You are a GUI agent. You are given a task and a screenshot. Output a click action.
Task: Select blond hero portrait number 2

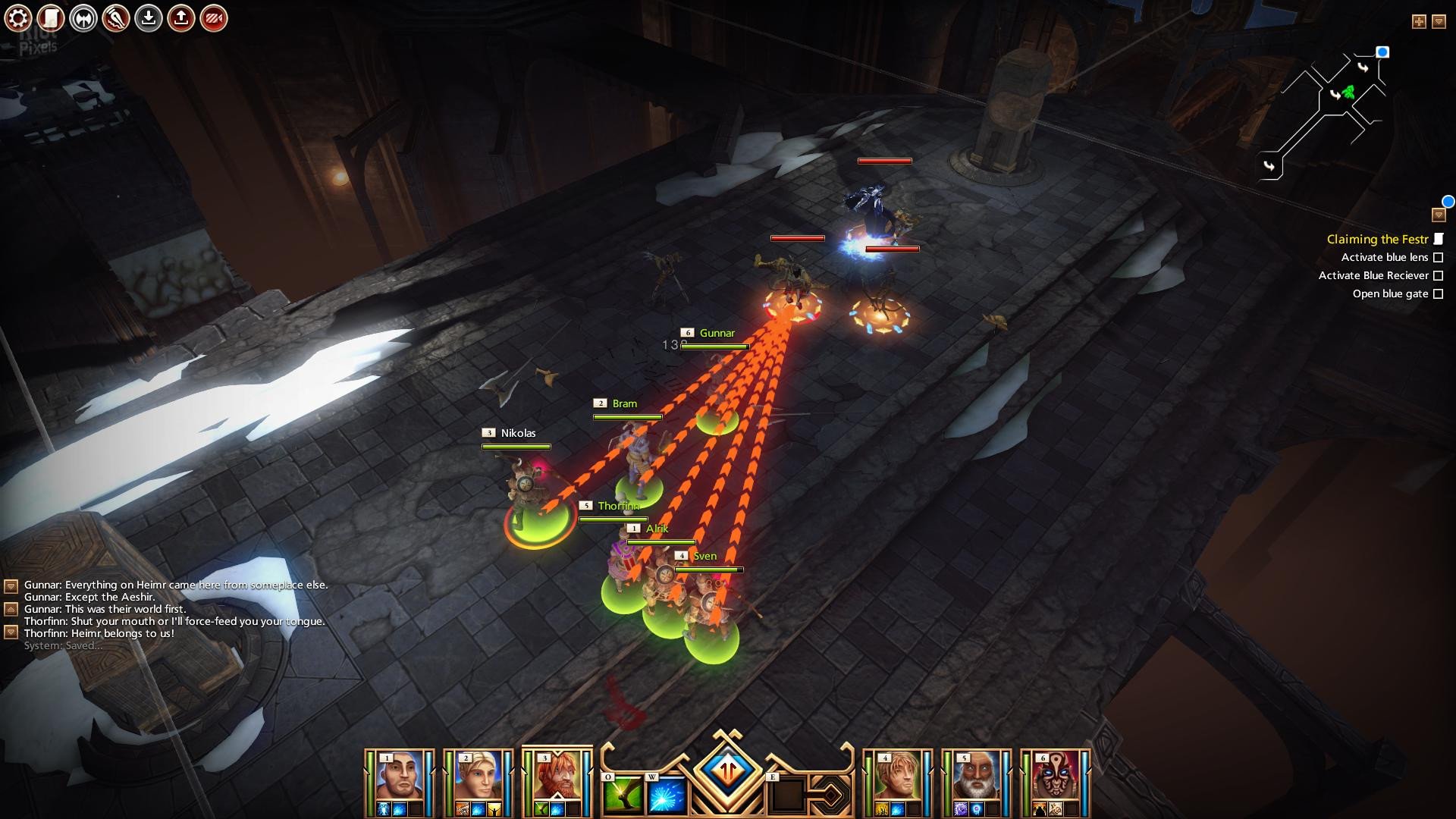point(479,777)
